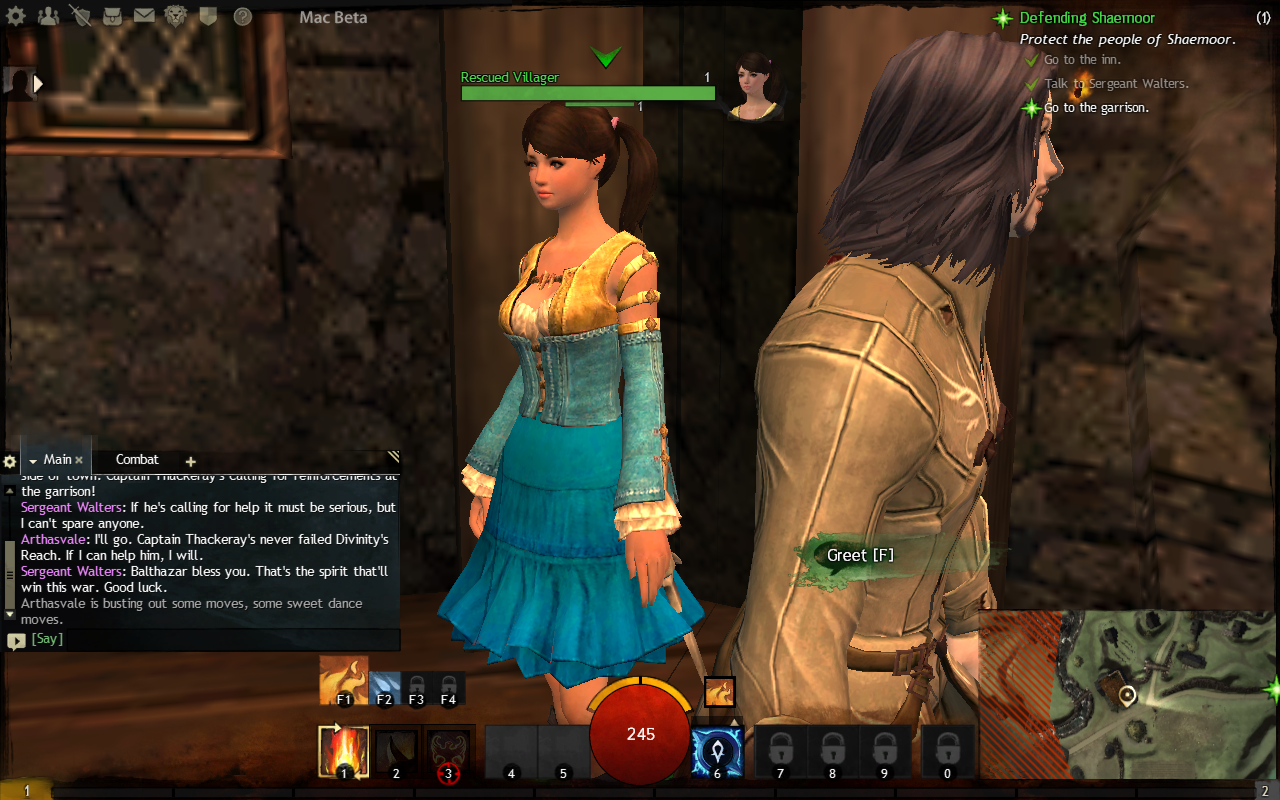Activate the fire attunement F1 skill
The height and width of the screenshot is (800, 1280).
click(343, 680)
